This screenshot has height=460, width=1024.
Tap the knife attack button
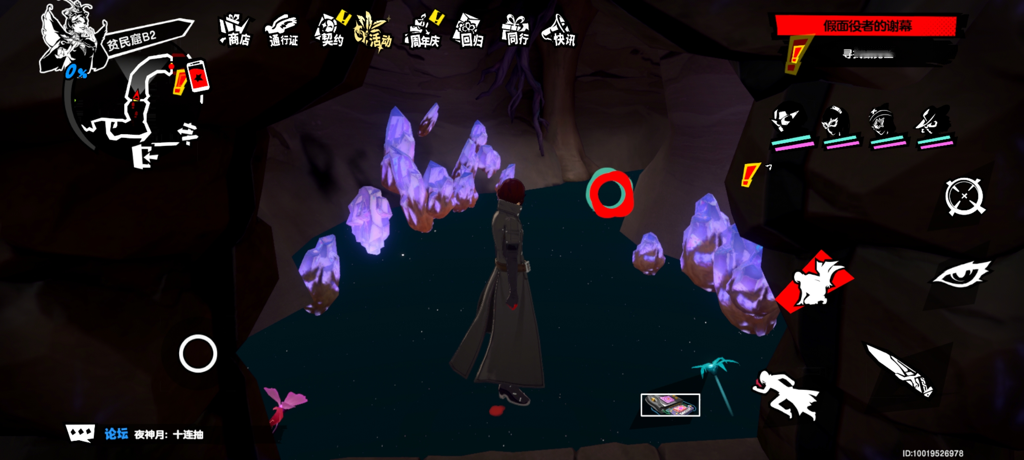click(x=899, y=368)
